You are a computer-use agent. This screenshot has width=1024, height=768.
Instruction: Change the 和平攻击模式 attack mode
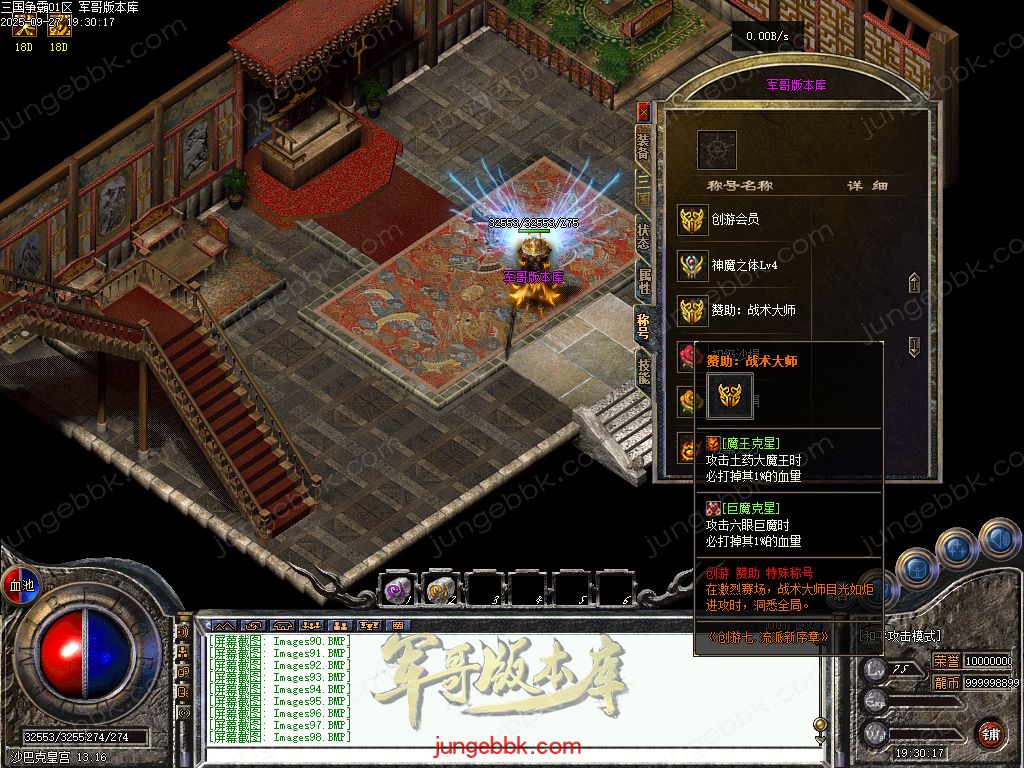pos(900,636)
